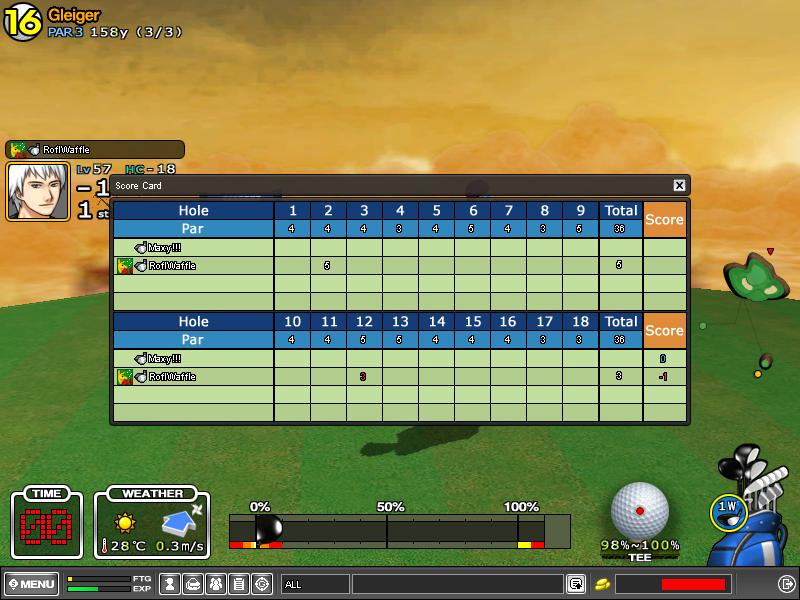Open the notepad list icon

tap(239, 584)
